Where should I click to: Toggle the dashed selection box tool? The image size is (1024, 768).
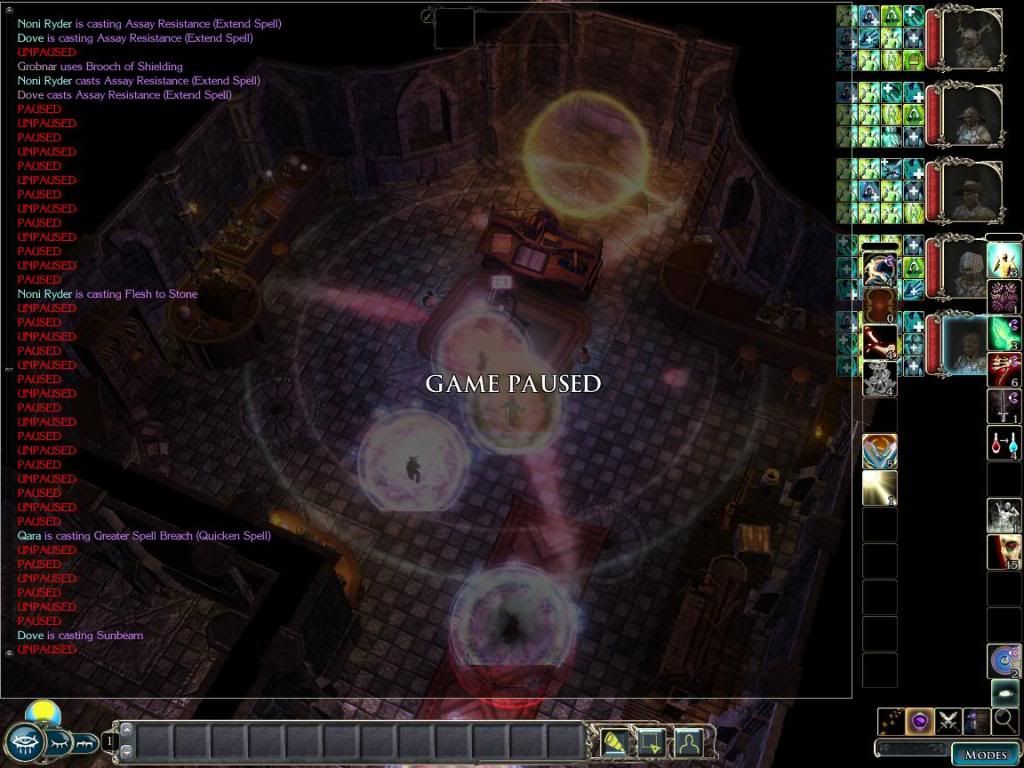pyautogui.click(x=651, y=742)
